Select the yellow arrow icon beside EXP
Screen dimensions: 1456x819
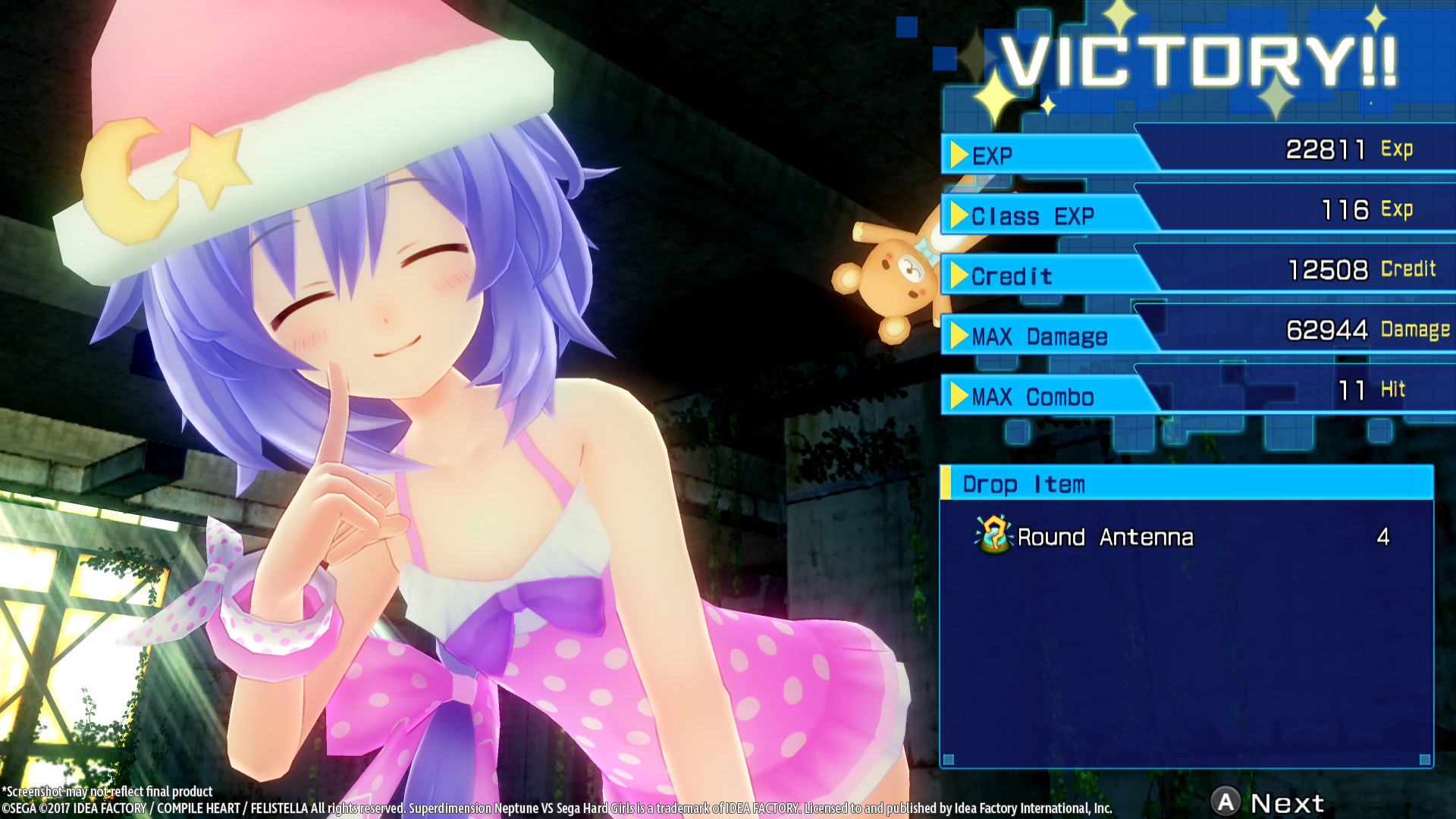[961, 155]
